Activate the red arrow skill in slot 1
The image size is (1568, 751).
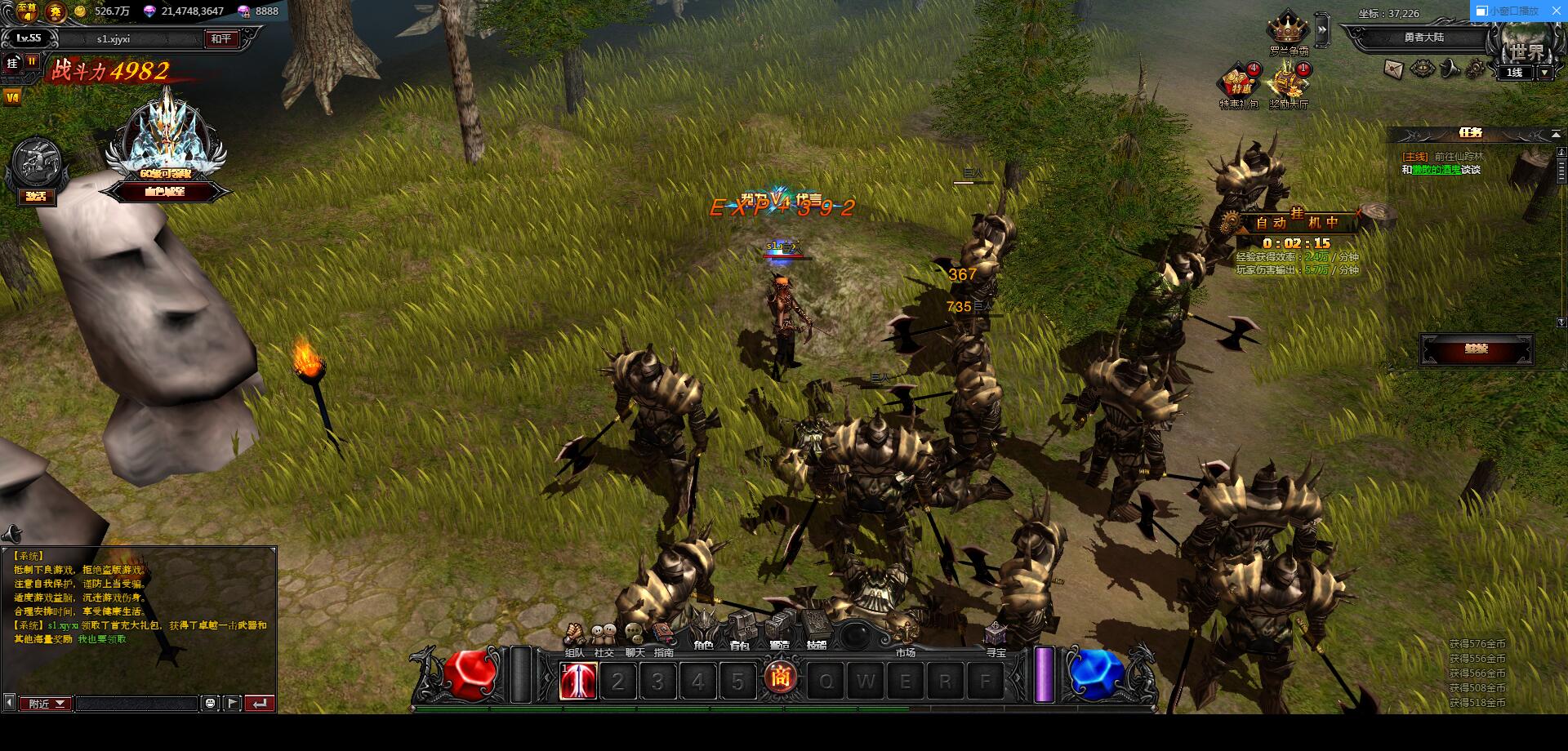pos(578,681)
